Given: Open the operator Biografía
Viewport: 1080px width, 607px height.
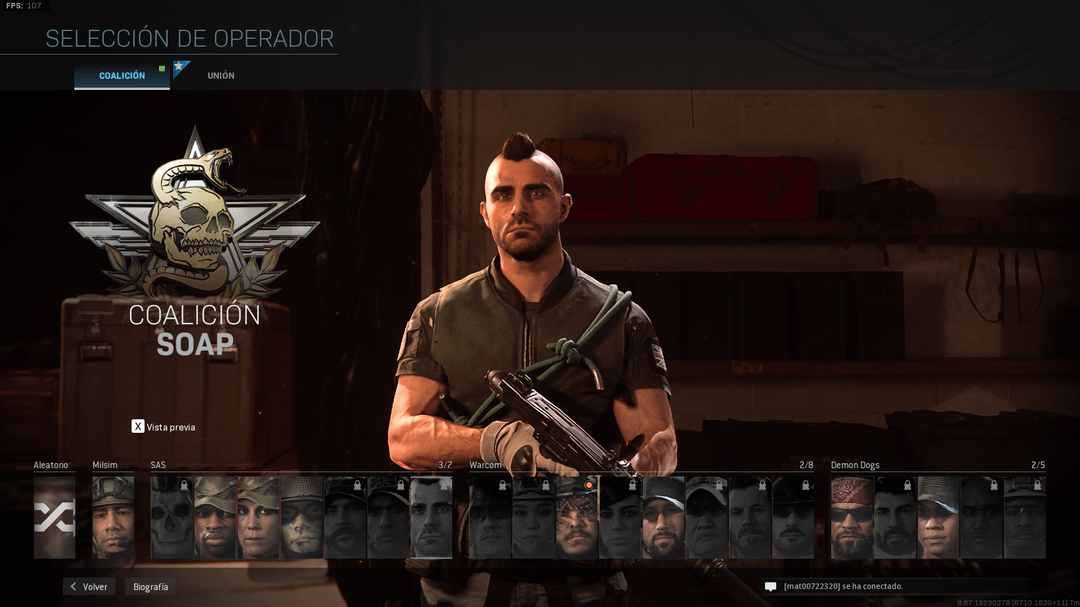Looking at the screenshot, I should pos(151,587).
